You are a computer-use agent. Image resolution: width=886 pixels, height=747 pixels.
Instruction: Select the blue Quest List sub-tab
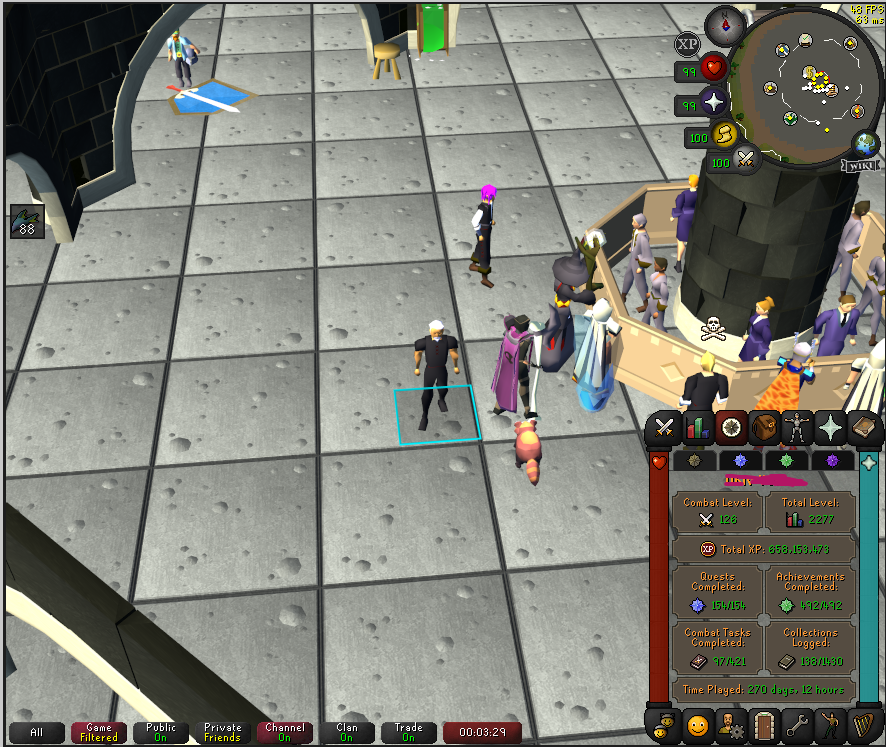coord(741,461)
